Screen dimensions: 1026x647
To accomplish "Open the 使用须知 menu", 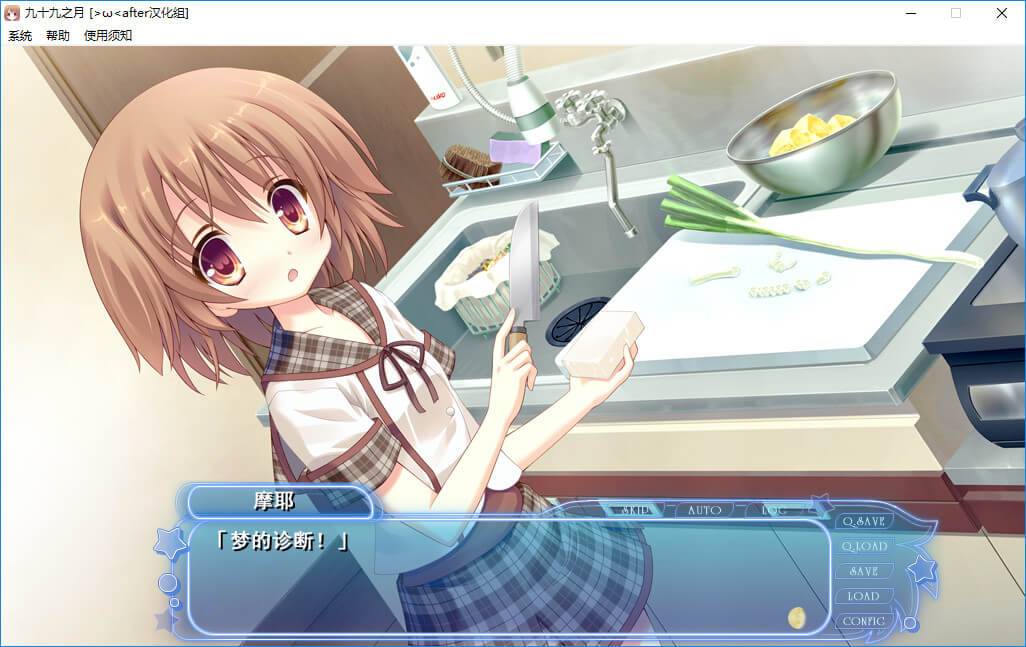I will (108, 35).
